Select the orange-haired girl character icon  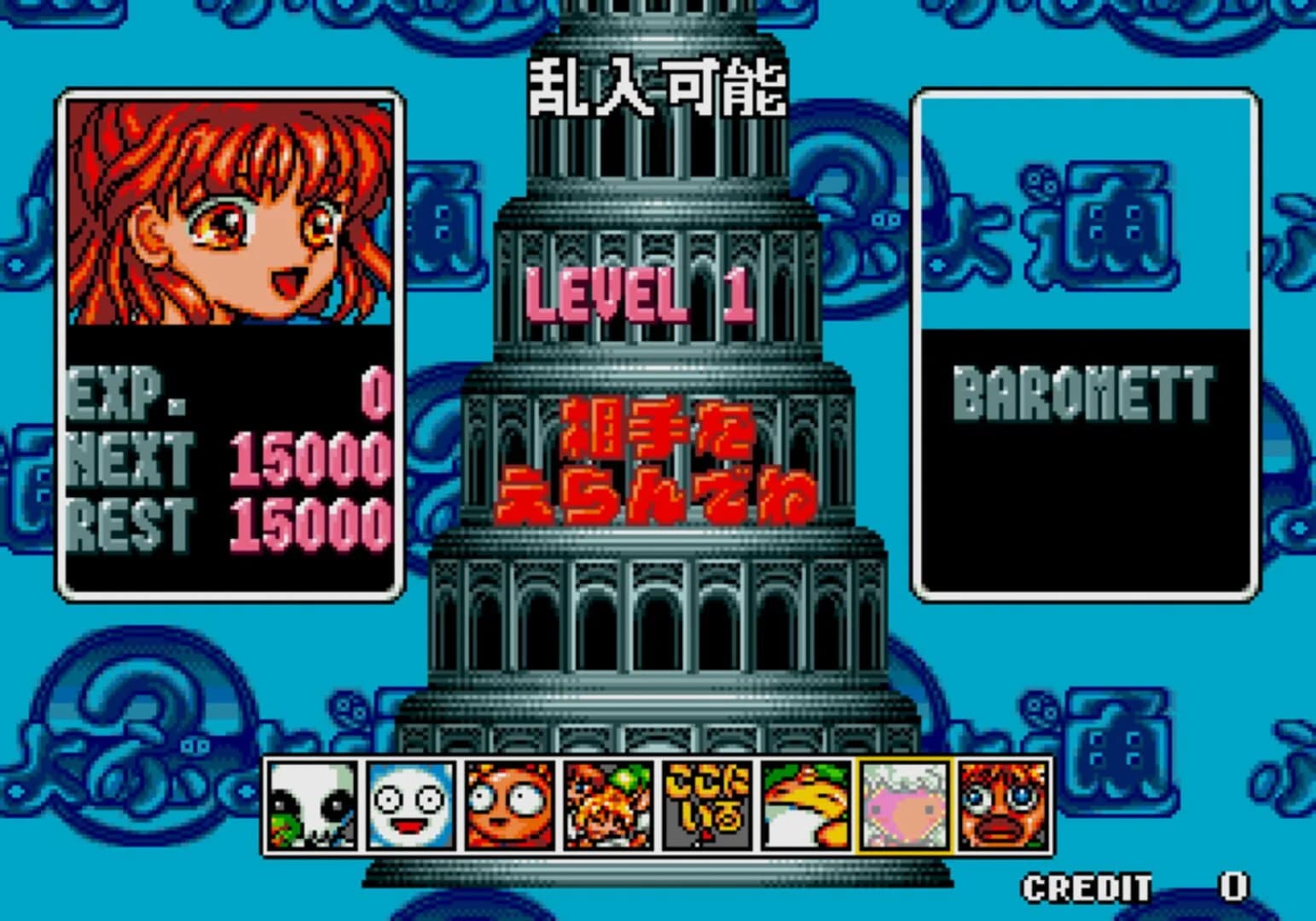tap(607, 807)
